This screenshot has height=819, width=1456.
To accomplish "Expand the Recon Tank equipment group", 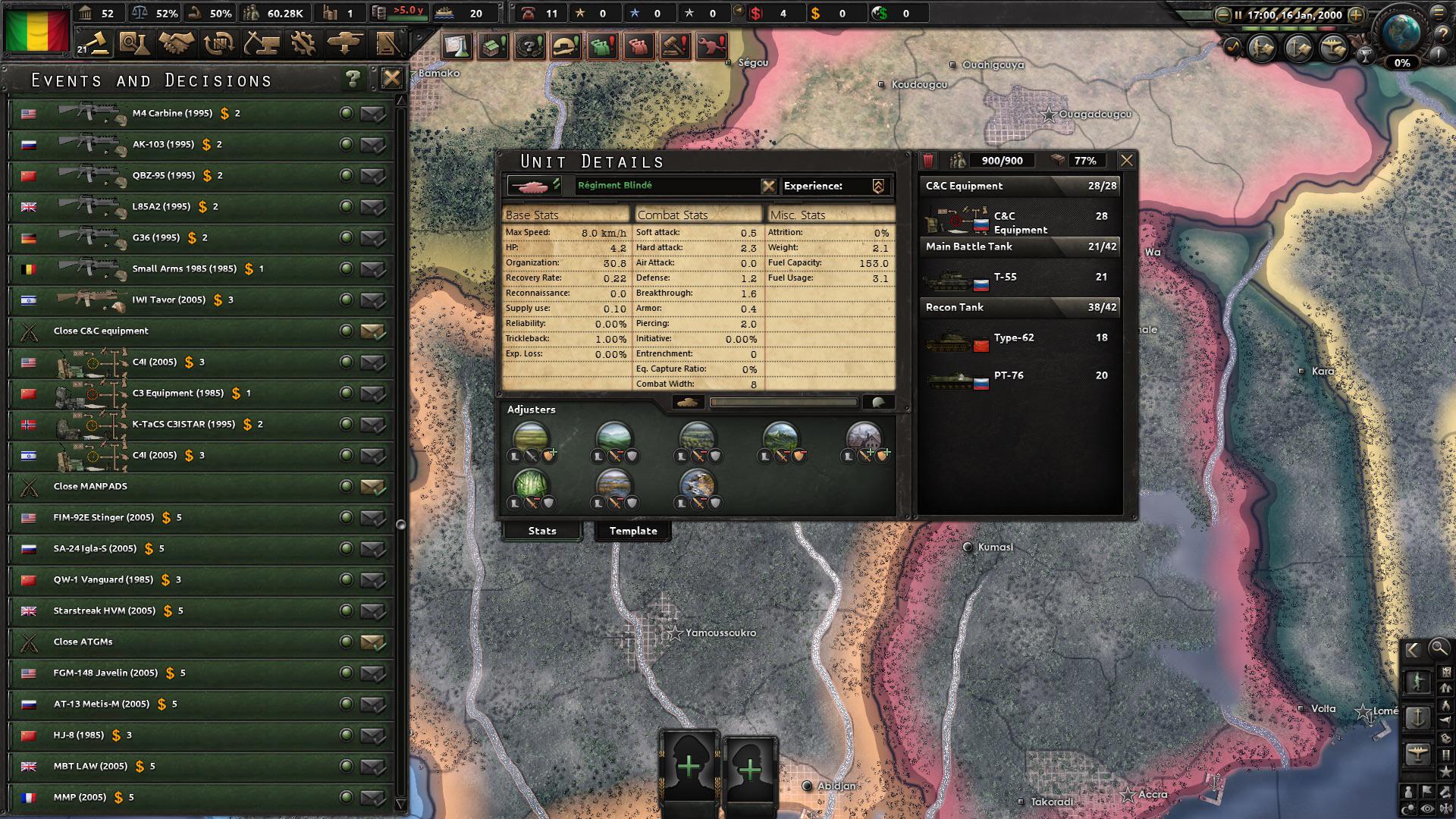I will coord(1019,307).
